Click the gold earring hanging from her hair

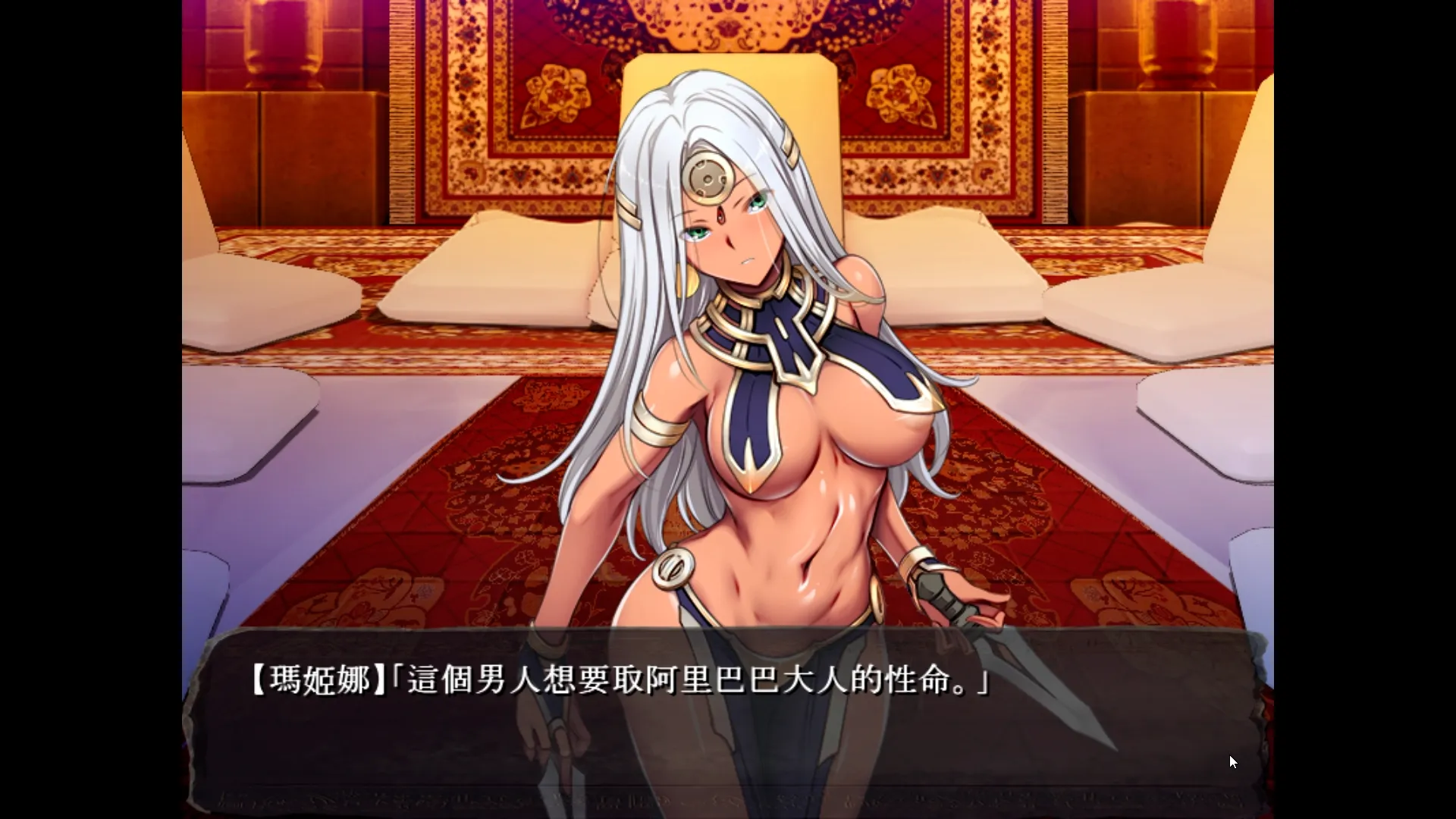[x=688, y=282]
